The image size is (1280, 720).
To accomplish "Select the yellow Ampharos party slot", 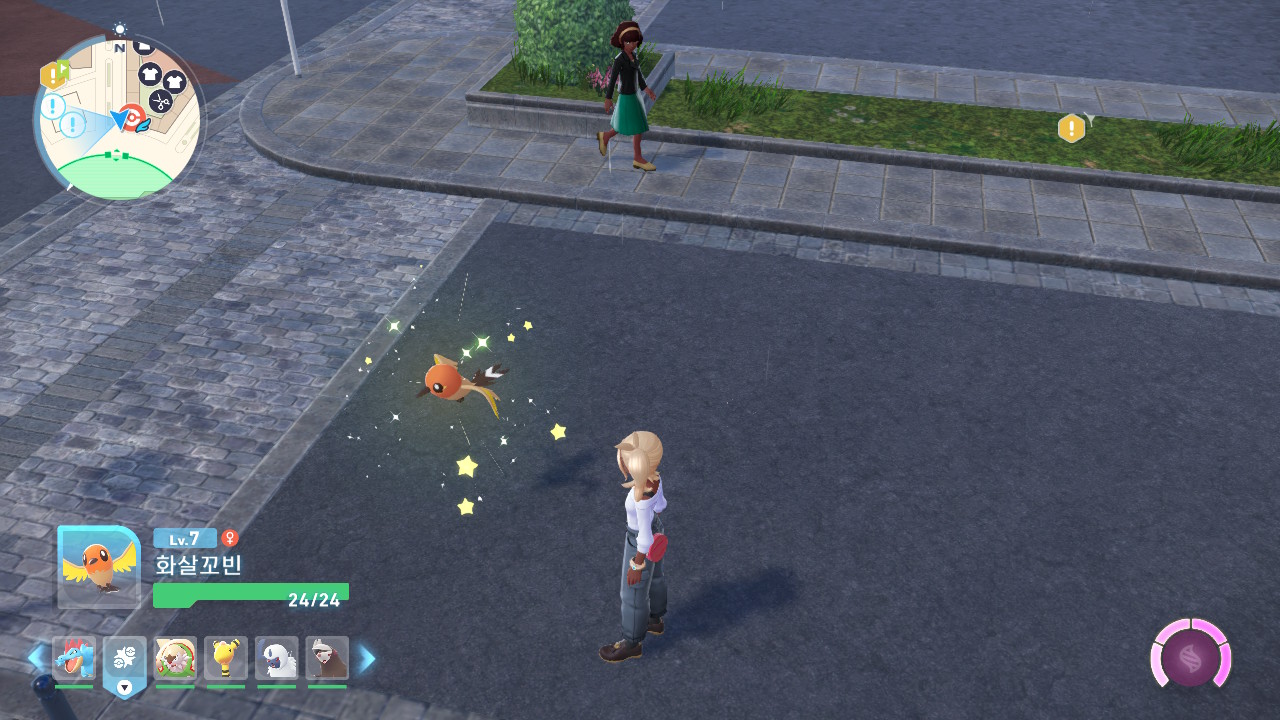I will 226,659.
